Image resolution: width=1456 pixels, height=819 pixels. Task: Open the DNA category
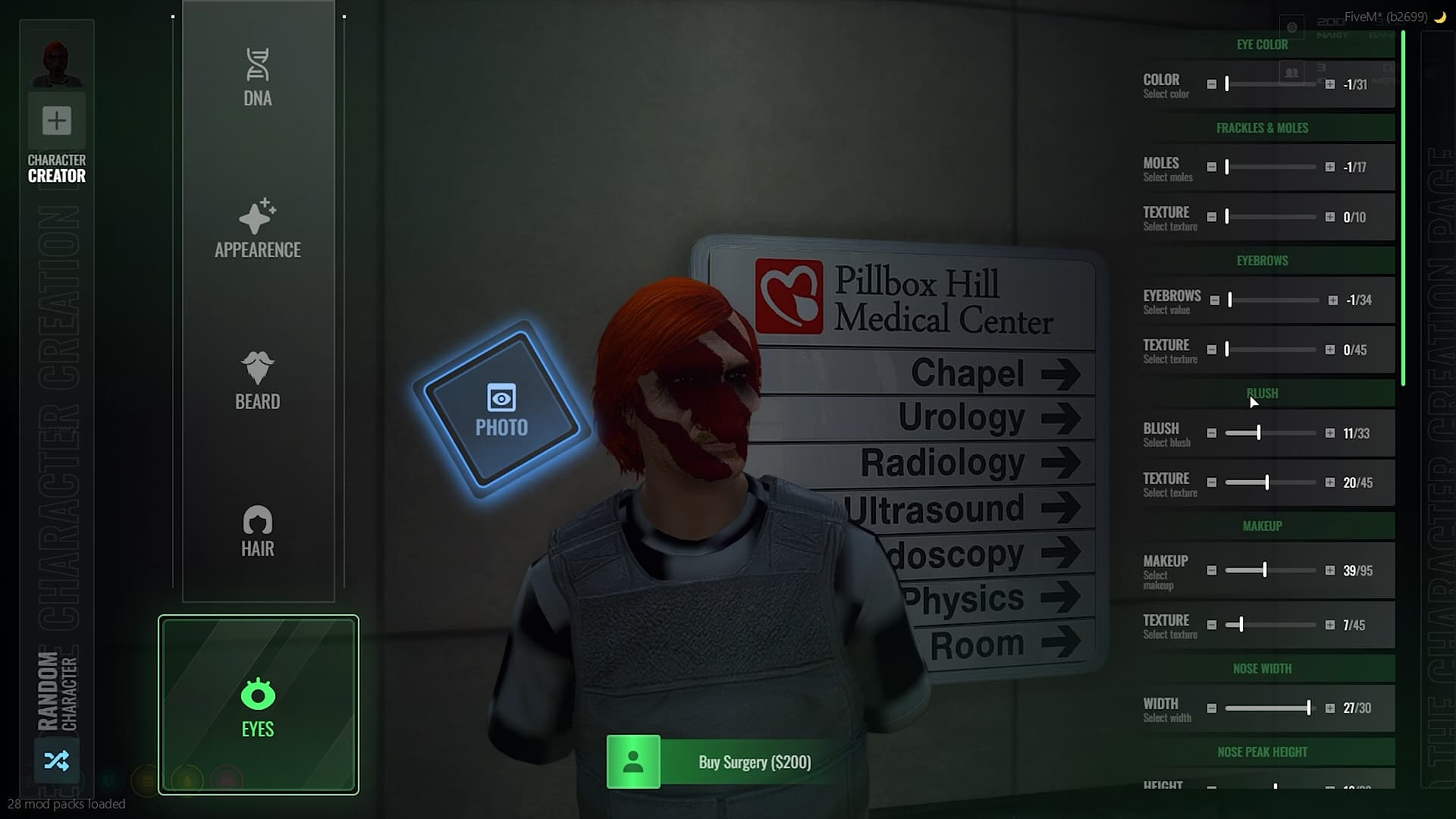[258, 77]
